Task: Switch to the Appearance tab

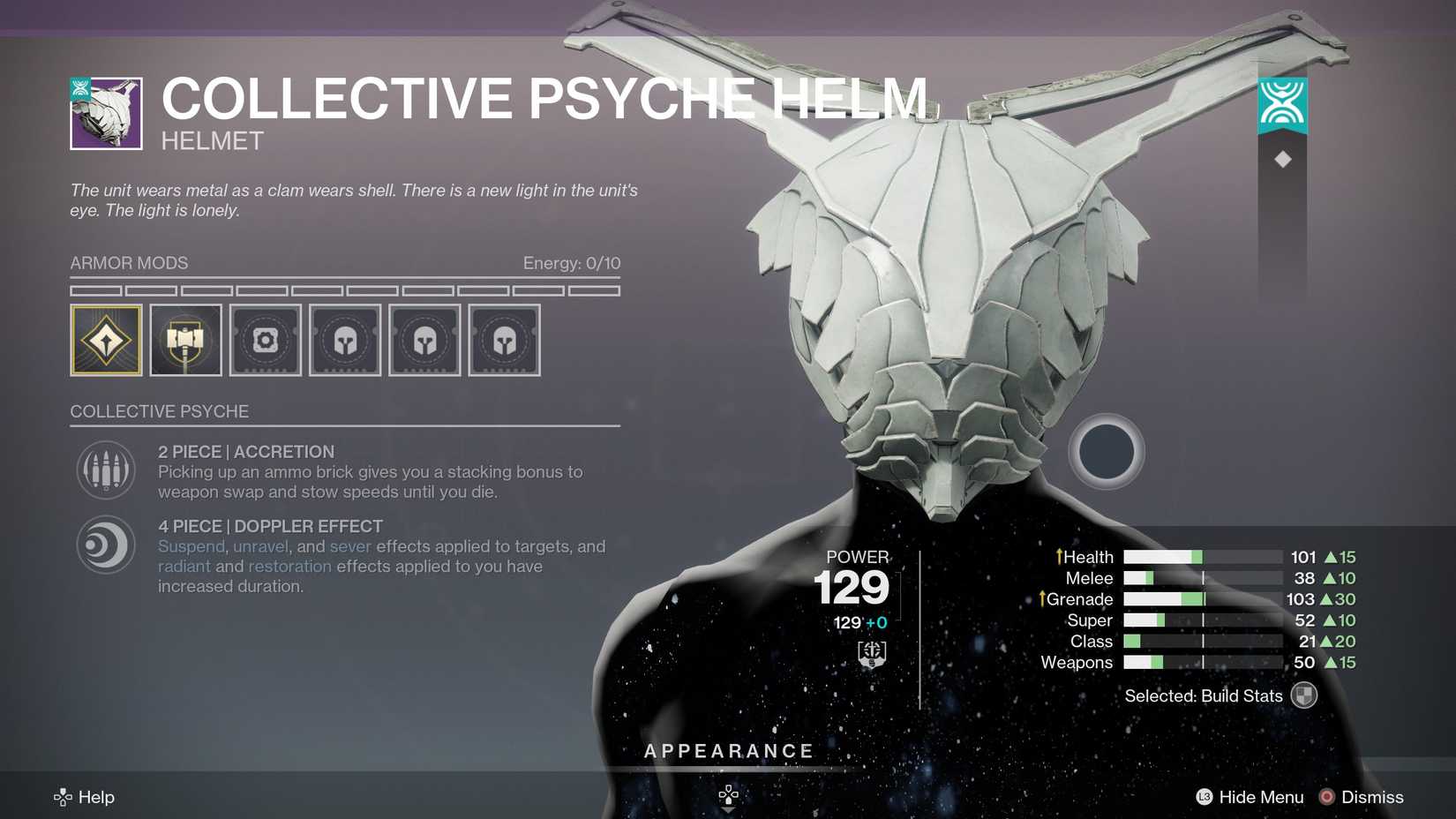Action: click(x=728, y=751)
